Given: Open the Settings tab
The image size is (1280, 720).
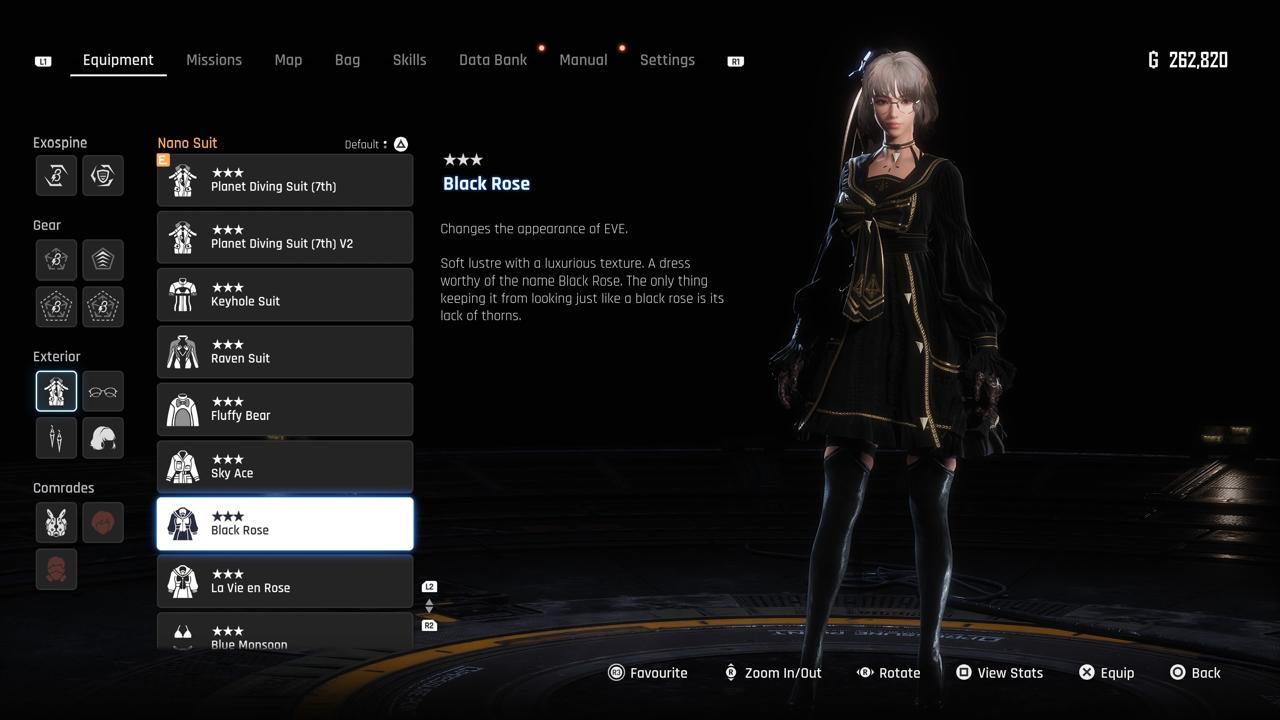Looking at the screenshot, I should (667, 60).
